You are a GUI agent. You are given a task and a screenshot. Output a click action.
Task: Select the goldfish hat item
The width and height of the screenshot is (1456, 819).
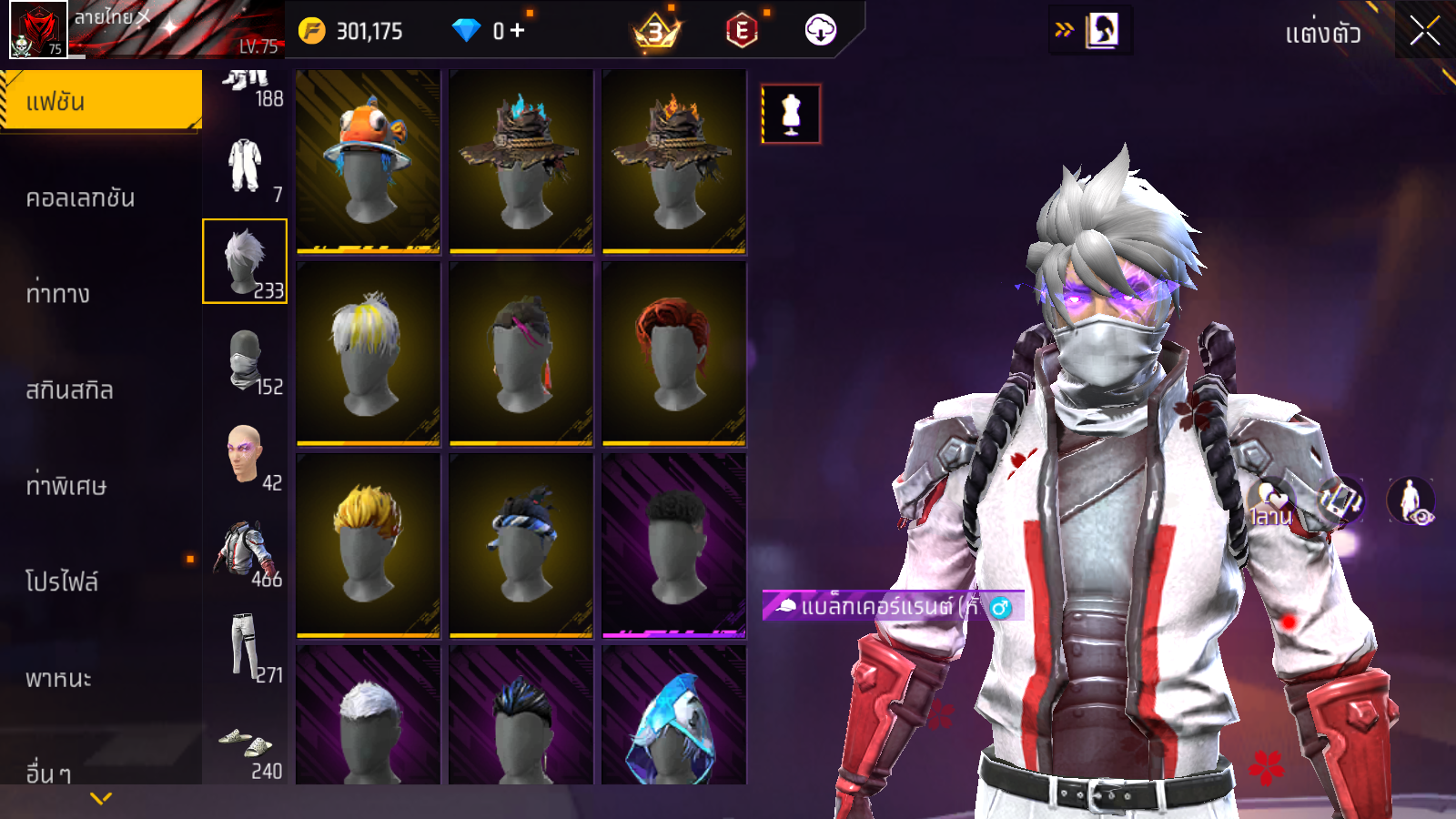coord(369,161)
